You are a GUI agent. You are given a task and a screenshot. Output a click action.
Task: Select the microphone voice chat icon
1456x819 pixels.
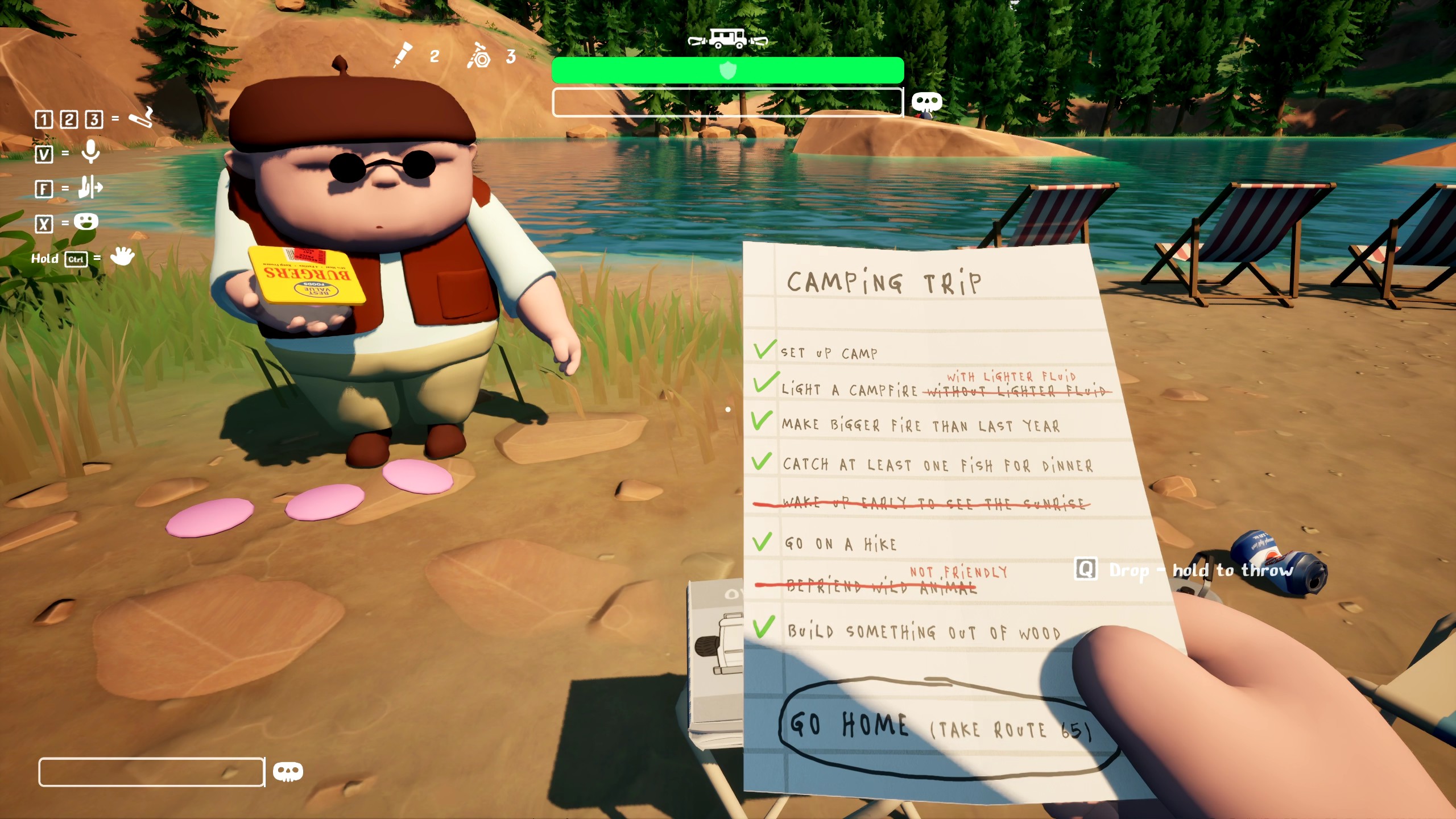coord(90,152)
